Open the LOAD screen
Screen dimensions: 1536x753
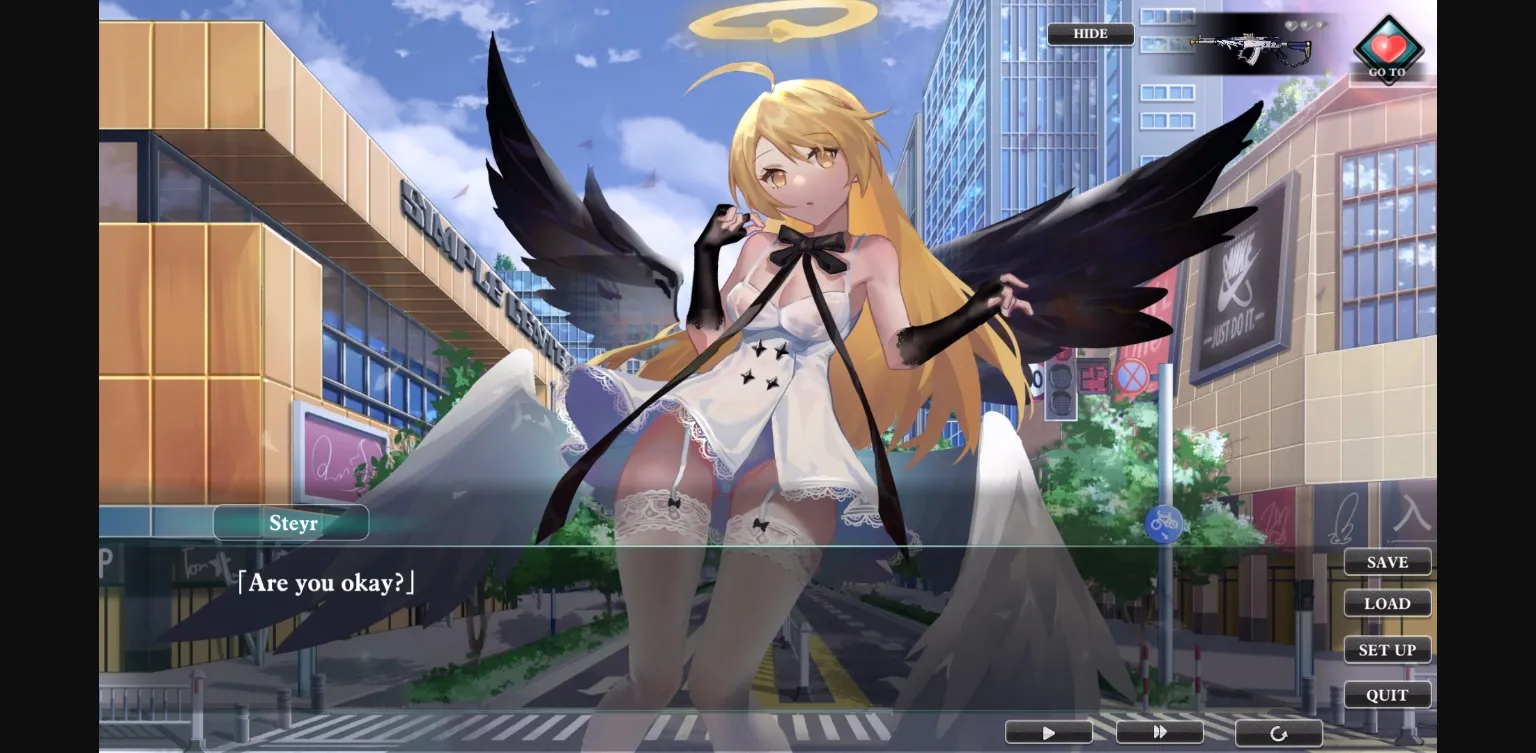pos(1387,603)
